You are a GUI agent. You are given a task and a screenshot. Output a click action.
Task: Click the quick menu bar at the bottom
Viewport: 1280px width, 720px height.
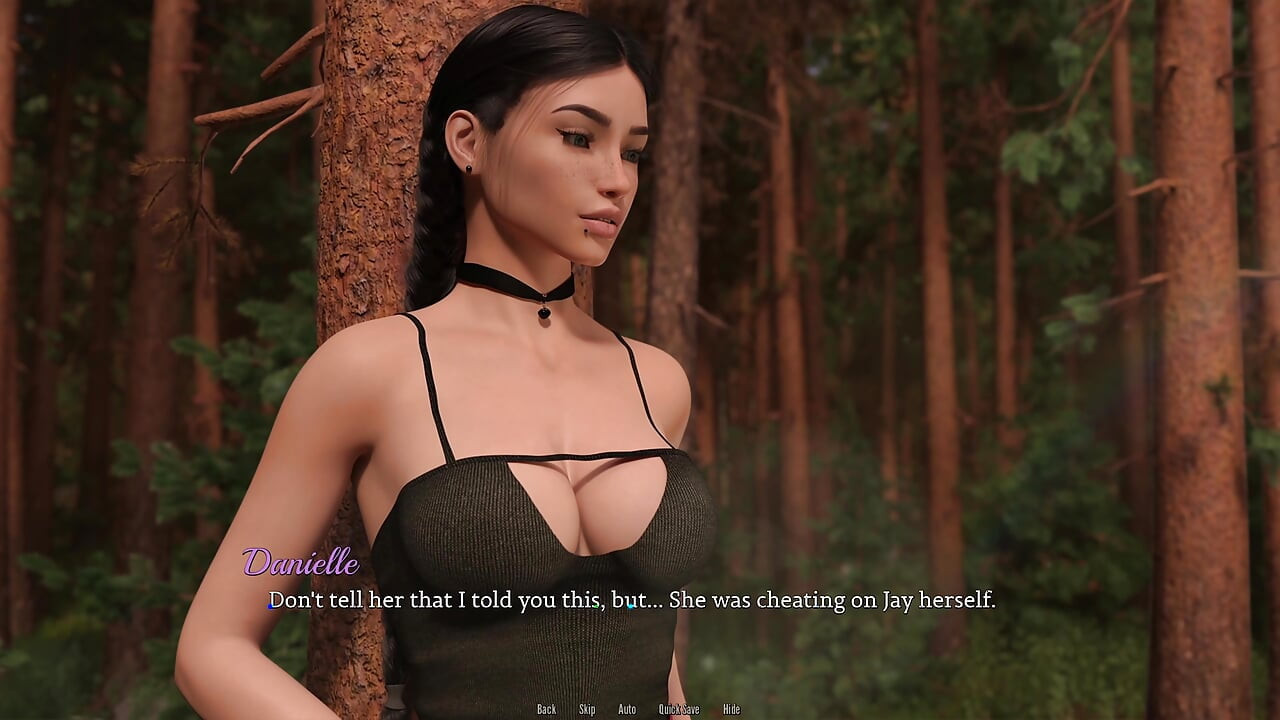(640, 708)
